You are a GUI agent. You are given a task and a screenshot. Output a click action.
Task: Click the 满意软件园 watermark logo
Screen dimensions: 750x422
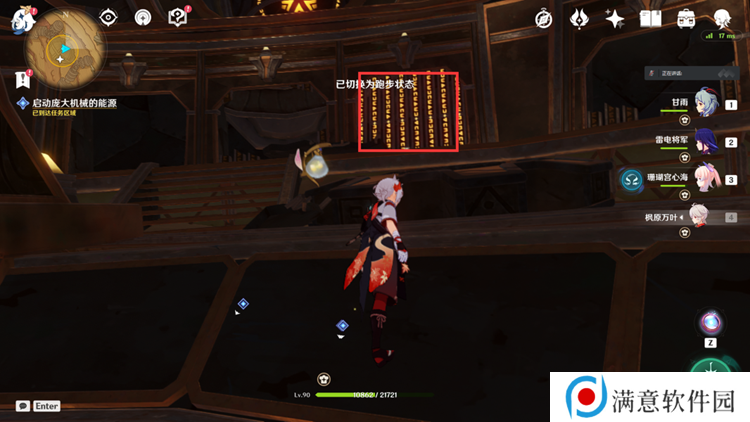pyautogui.click(x=649, y=397)
